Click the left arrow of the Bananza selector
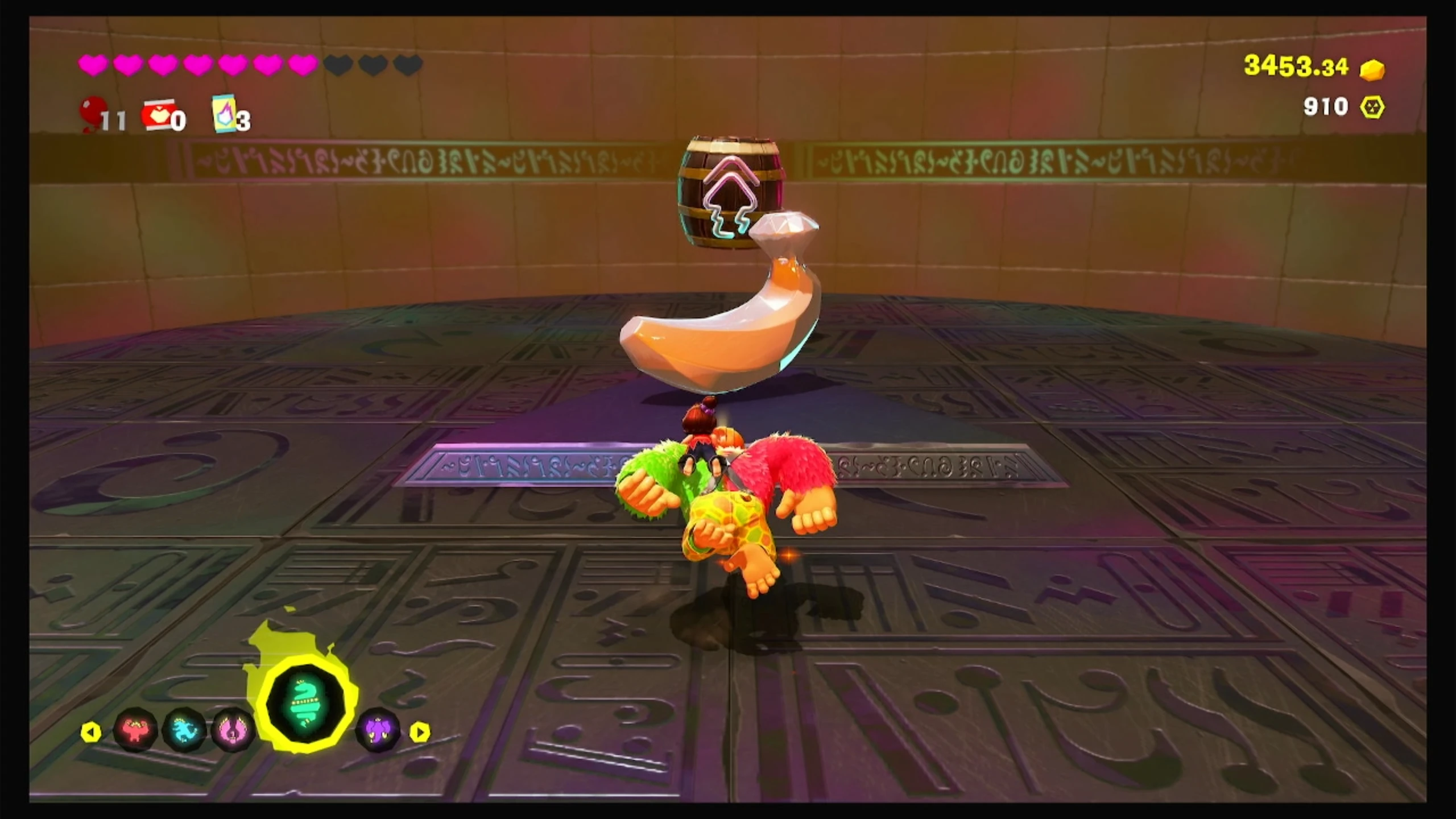 [x=91, y=732]
